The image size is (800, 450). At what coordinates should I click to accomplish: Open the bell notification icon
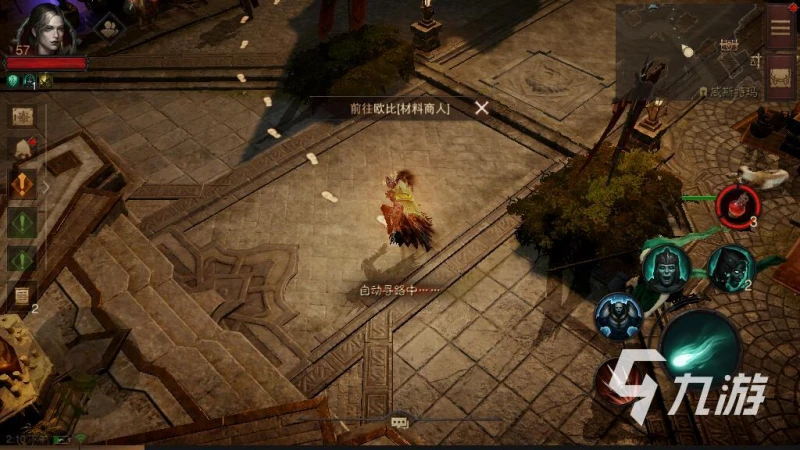tap(21, 149)
